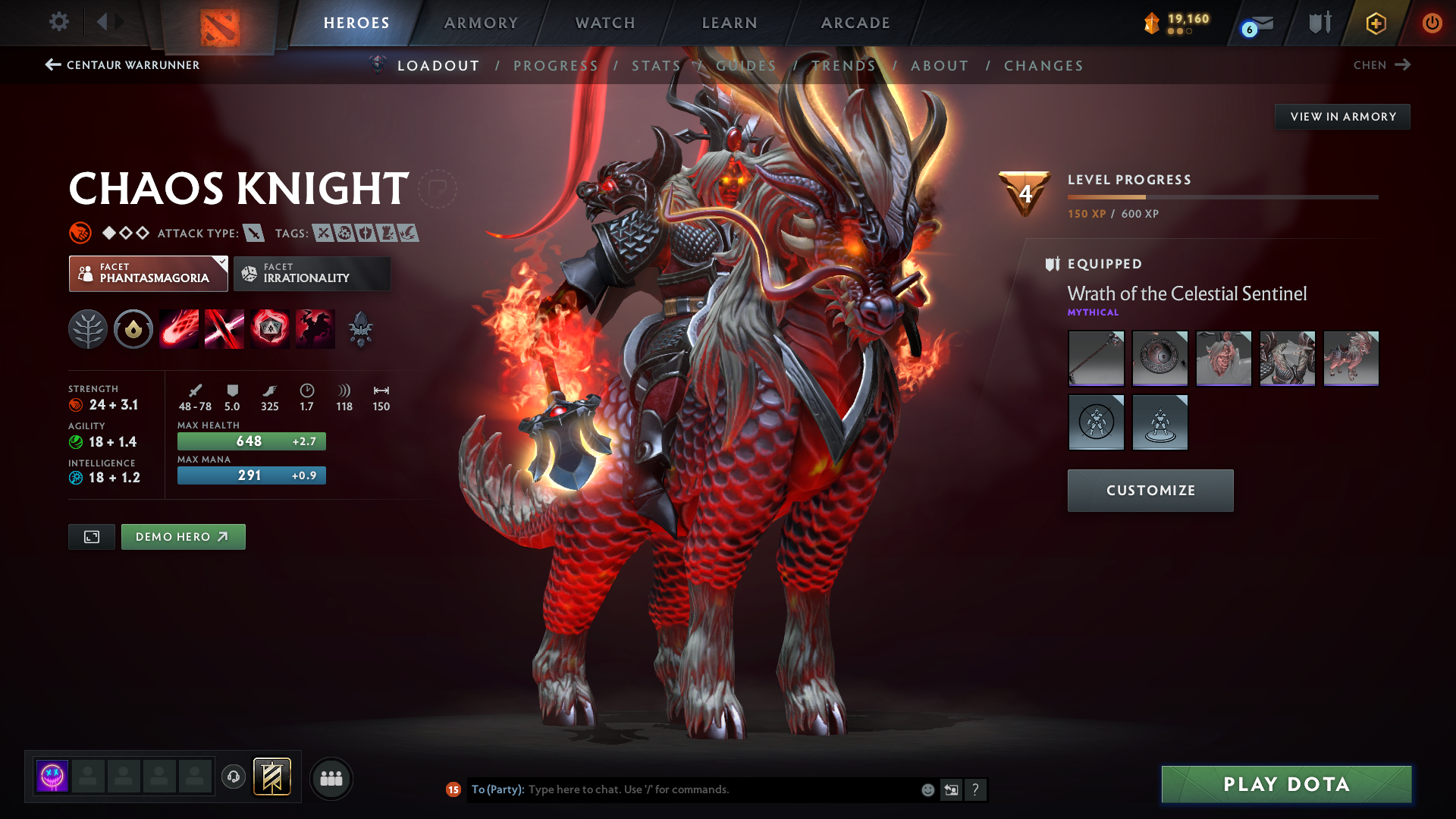The image size is (1456, 819).
Task: Expand the hero model preview
Action: click(x=91, y=536)
